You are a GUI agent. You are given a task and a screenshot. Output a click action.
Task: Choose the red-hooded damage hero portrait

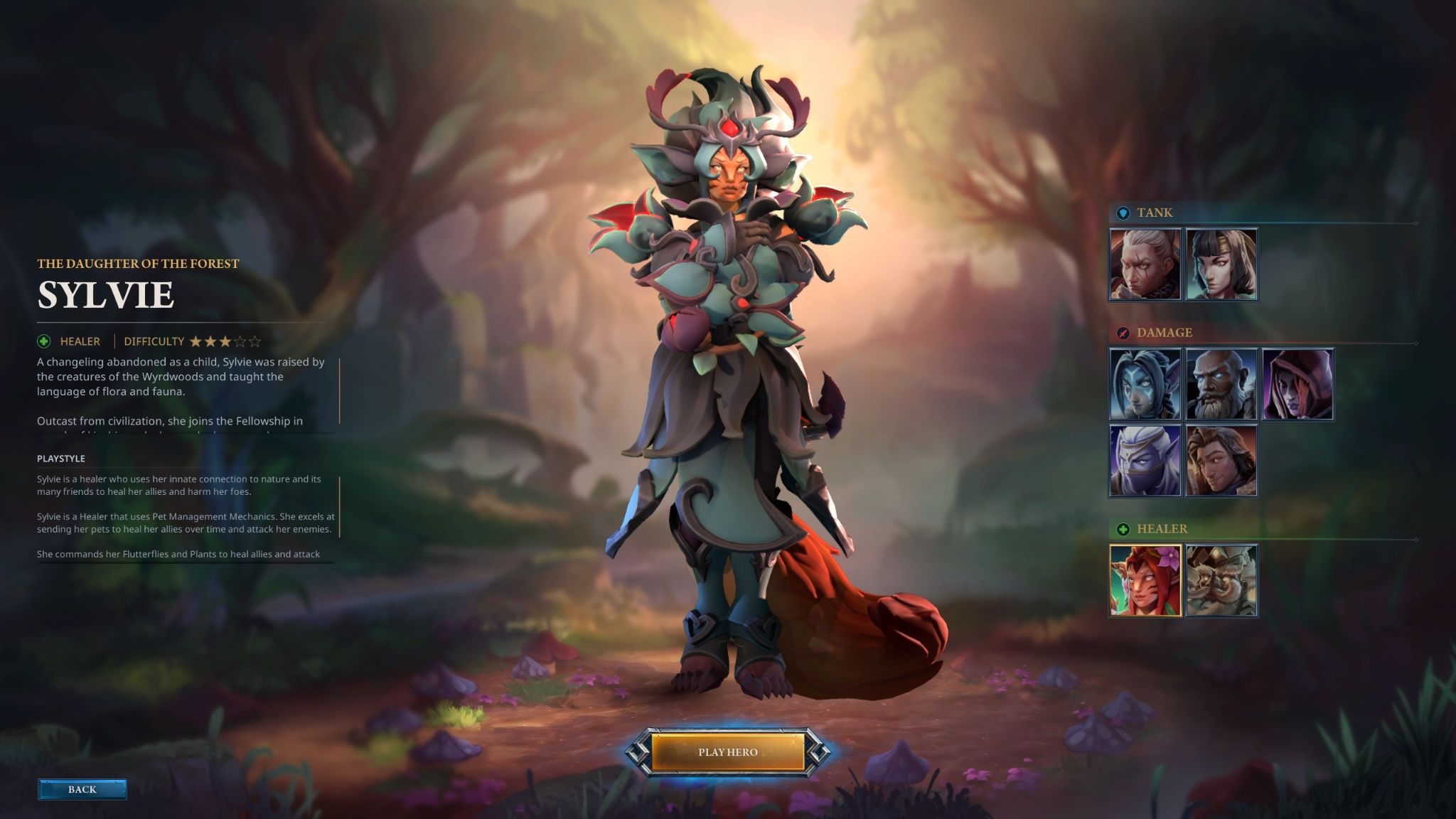pos(1297,385)
